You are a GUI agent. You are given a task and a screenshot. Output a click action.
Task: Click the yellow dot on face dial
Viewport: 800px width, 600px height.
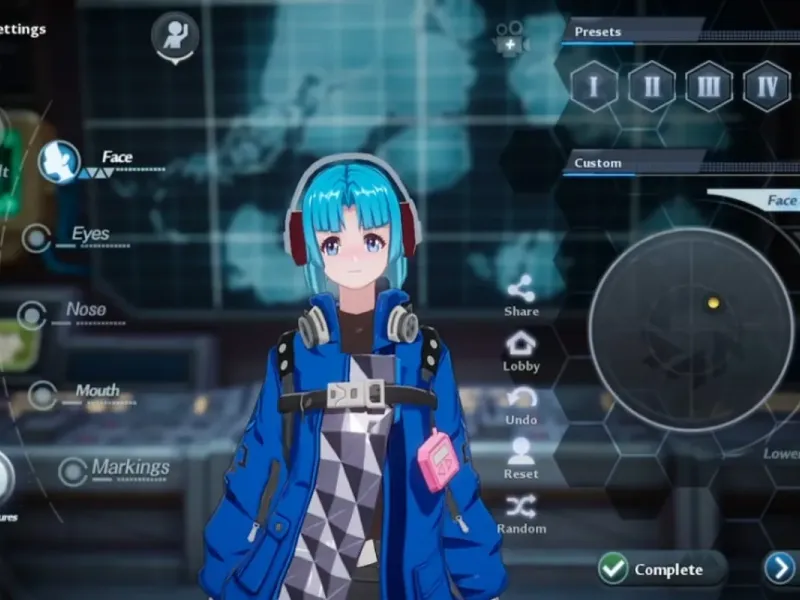click(713, 302)
